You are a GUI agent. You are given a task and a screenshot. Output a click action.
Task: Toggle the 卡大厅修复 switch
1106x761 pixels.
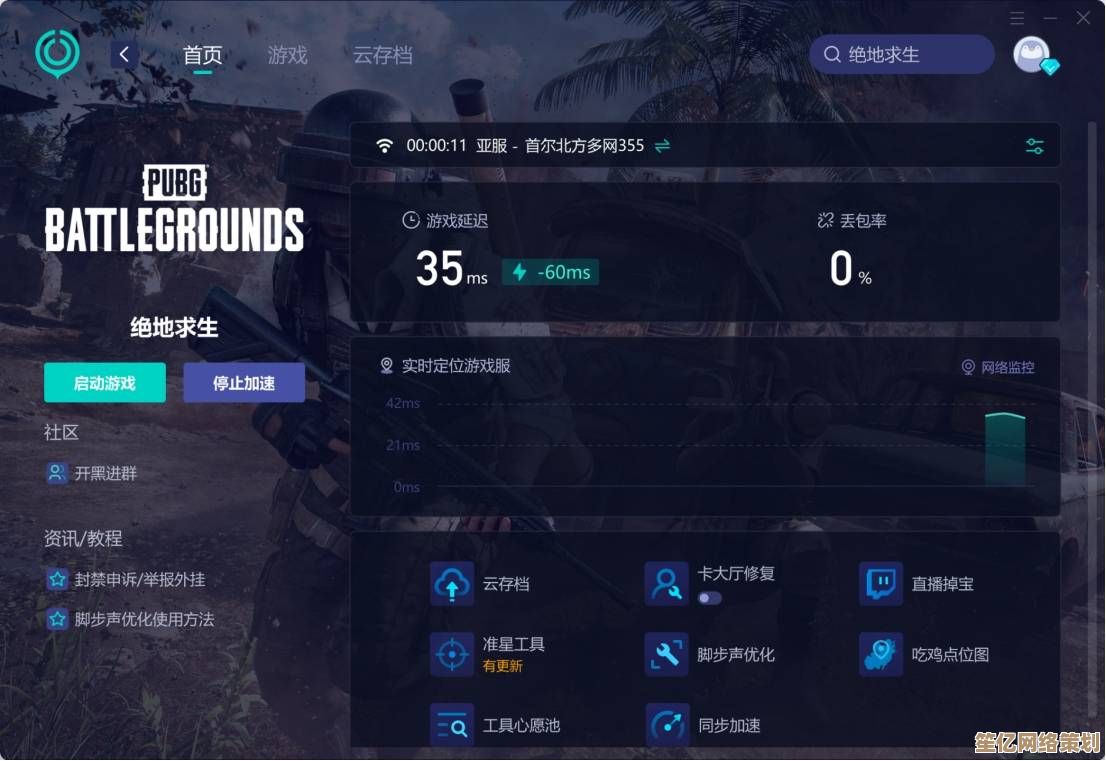click(x=710, y=598)
